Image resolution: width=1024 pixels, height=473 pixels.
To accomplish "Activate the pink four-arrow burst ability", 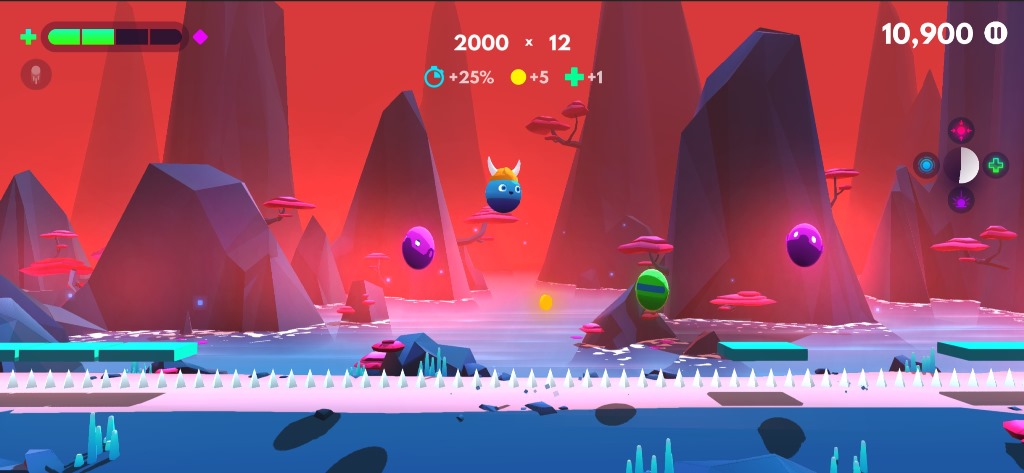I will pos(961,130).
